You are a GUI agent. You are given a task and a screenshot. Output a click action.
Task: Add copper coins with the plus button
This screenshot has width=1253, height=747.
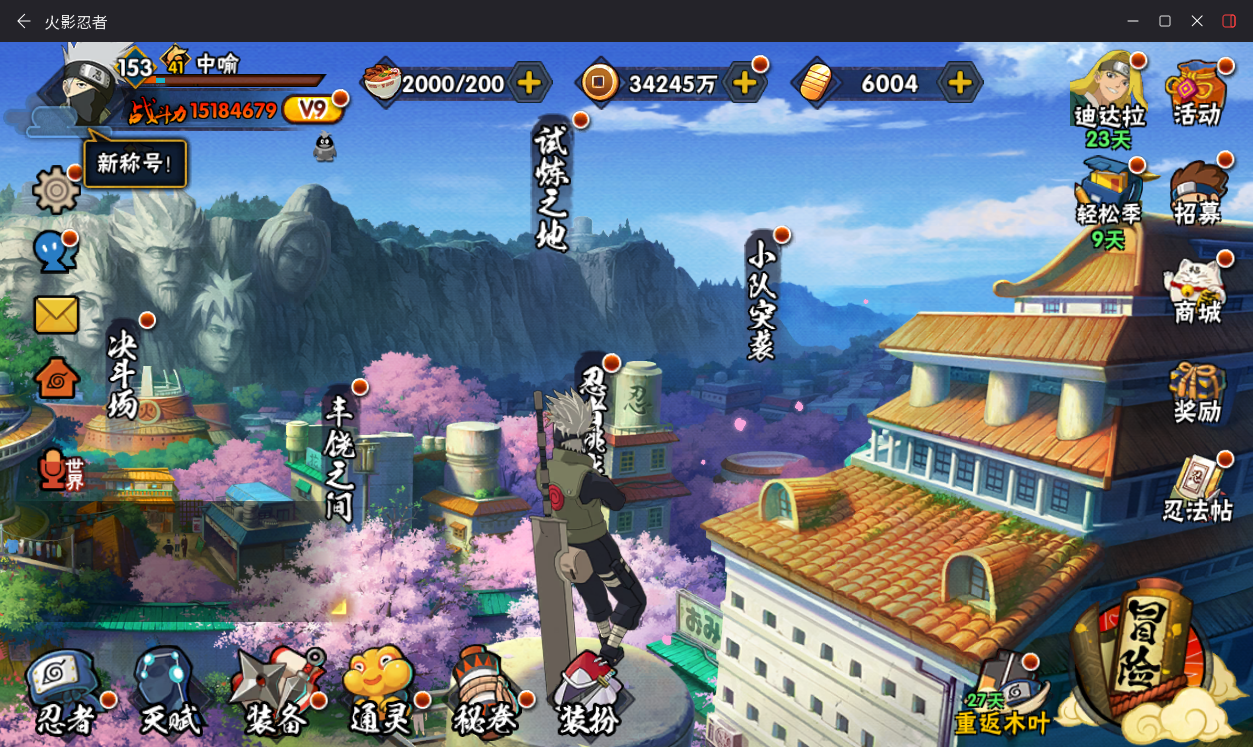coord(744,83)
